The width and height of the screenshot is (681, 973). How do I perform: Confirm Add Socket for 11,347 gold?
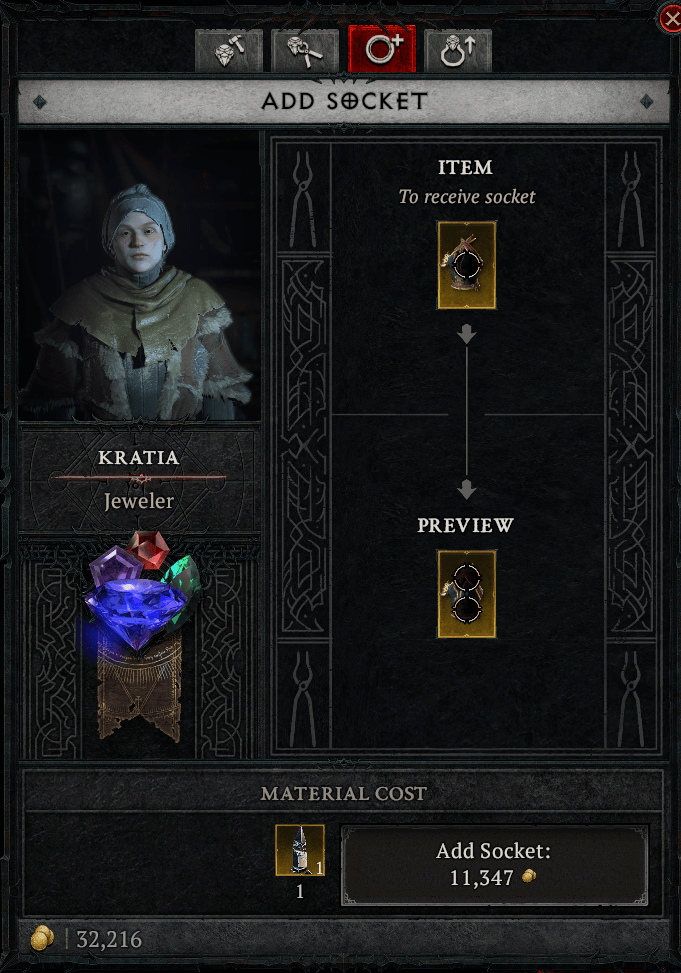(x=494, y=865)
